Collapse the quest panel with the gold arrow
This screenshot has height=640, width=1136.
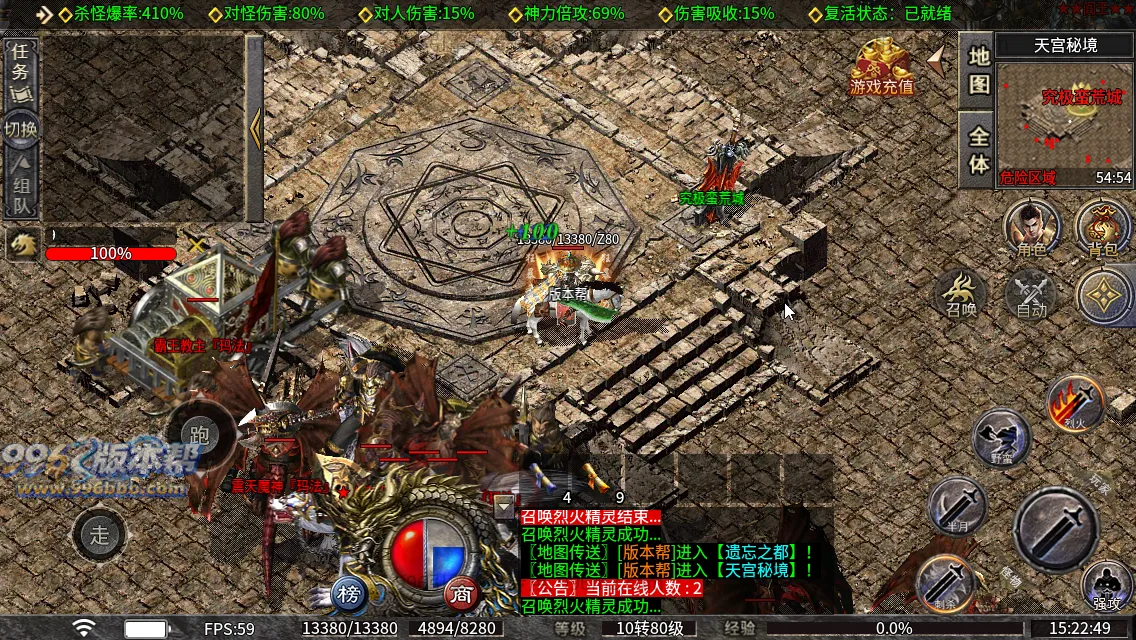click(x=255, y=127)
